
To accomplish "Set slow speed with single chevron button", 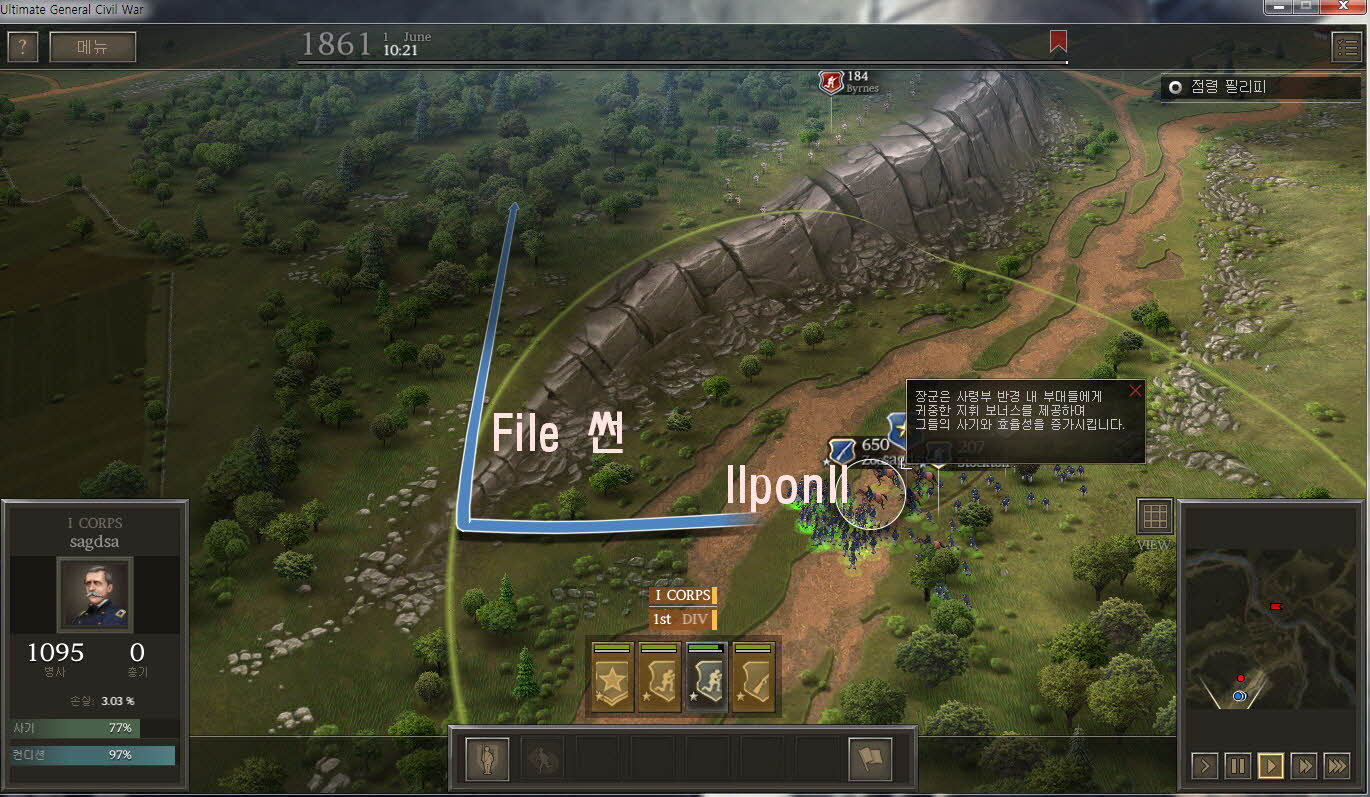I will [1205, 766].
